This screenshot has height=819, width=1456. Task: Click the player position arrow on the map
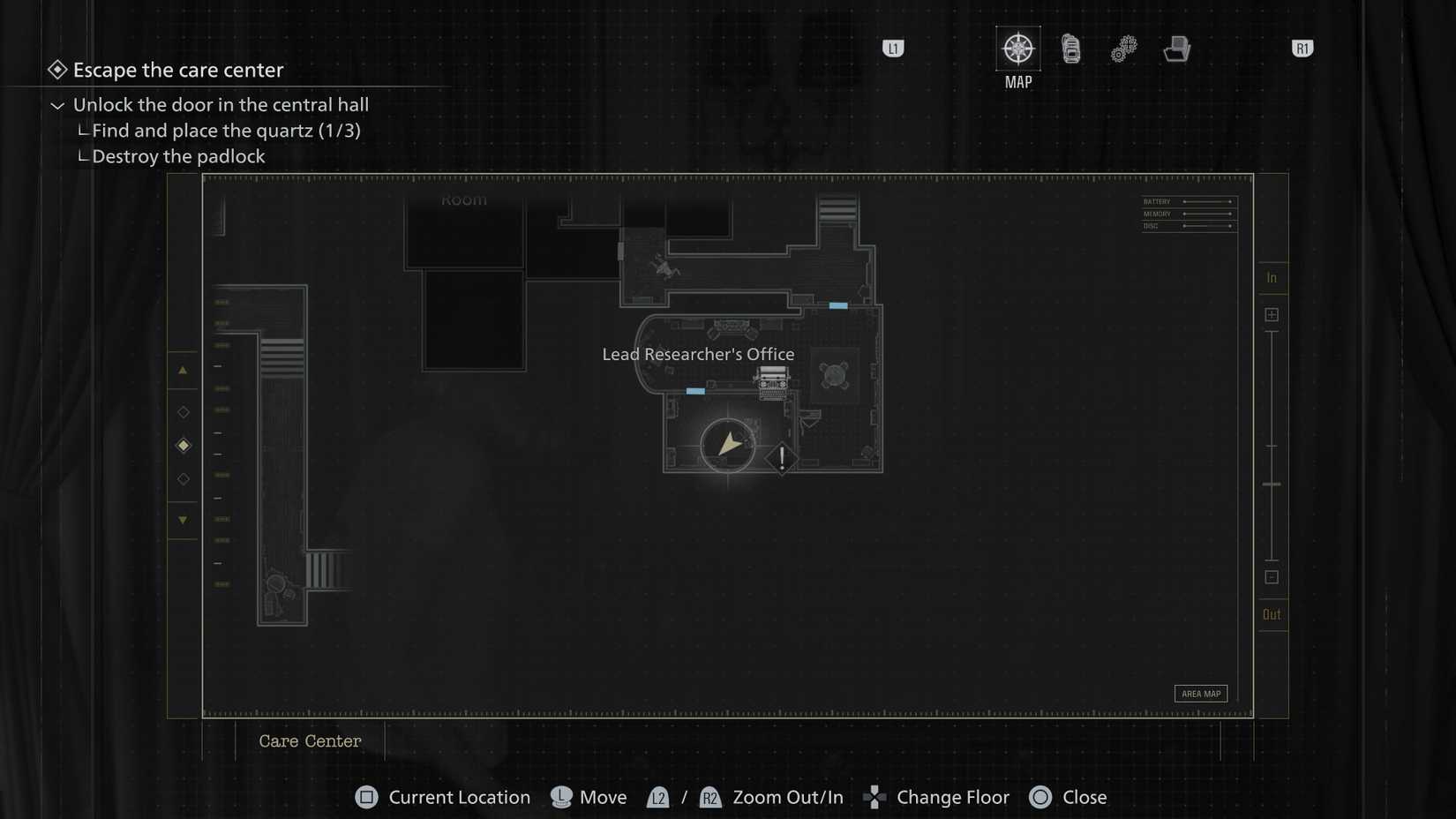(727, 447)
